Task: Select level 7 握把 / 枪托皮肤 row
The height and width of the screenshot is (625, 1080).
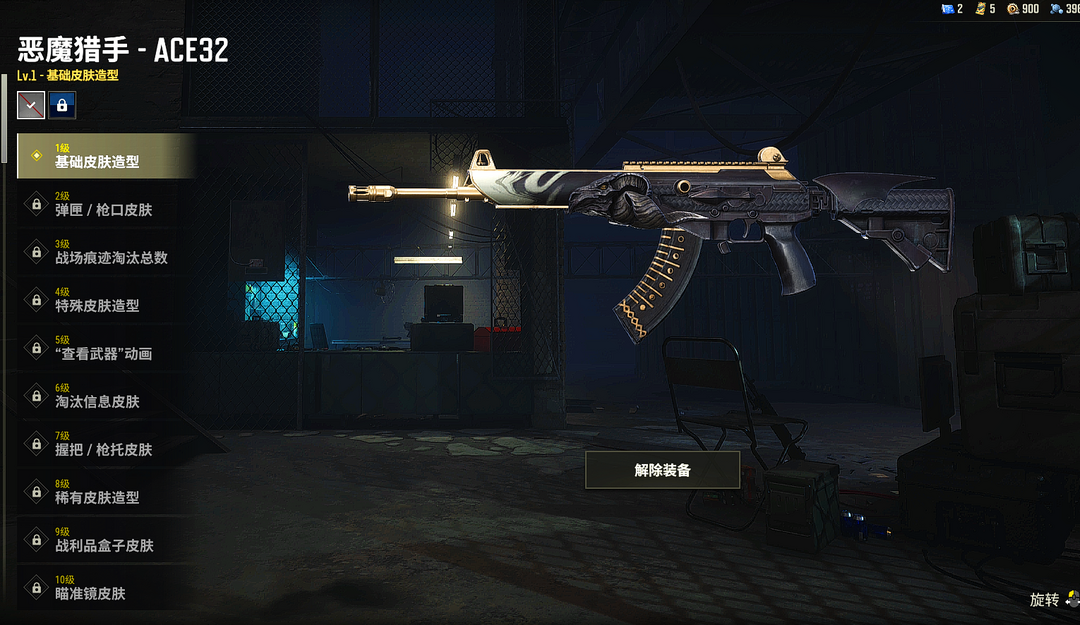Action: pyautogui.click(x=105, y=444)
